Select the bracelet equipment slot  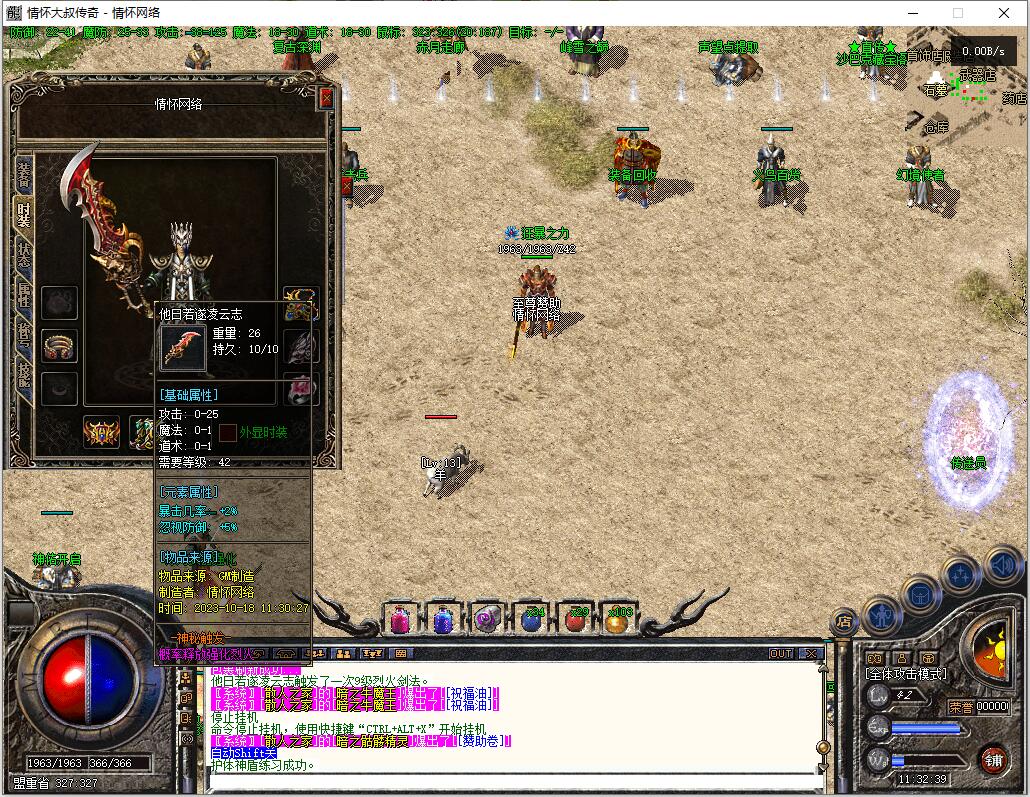point(60,345)
